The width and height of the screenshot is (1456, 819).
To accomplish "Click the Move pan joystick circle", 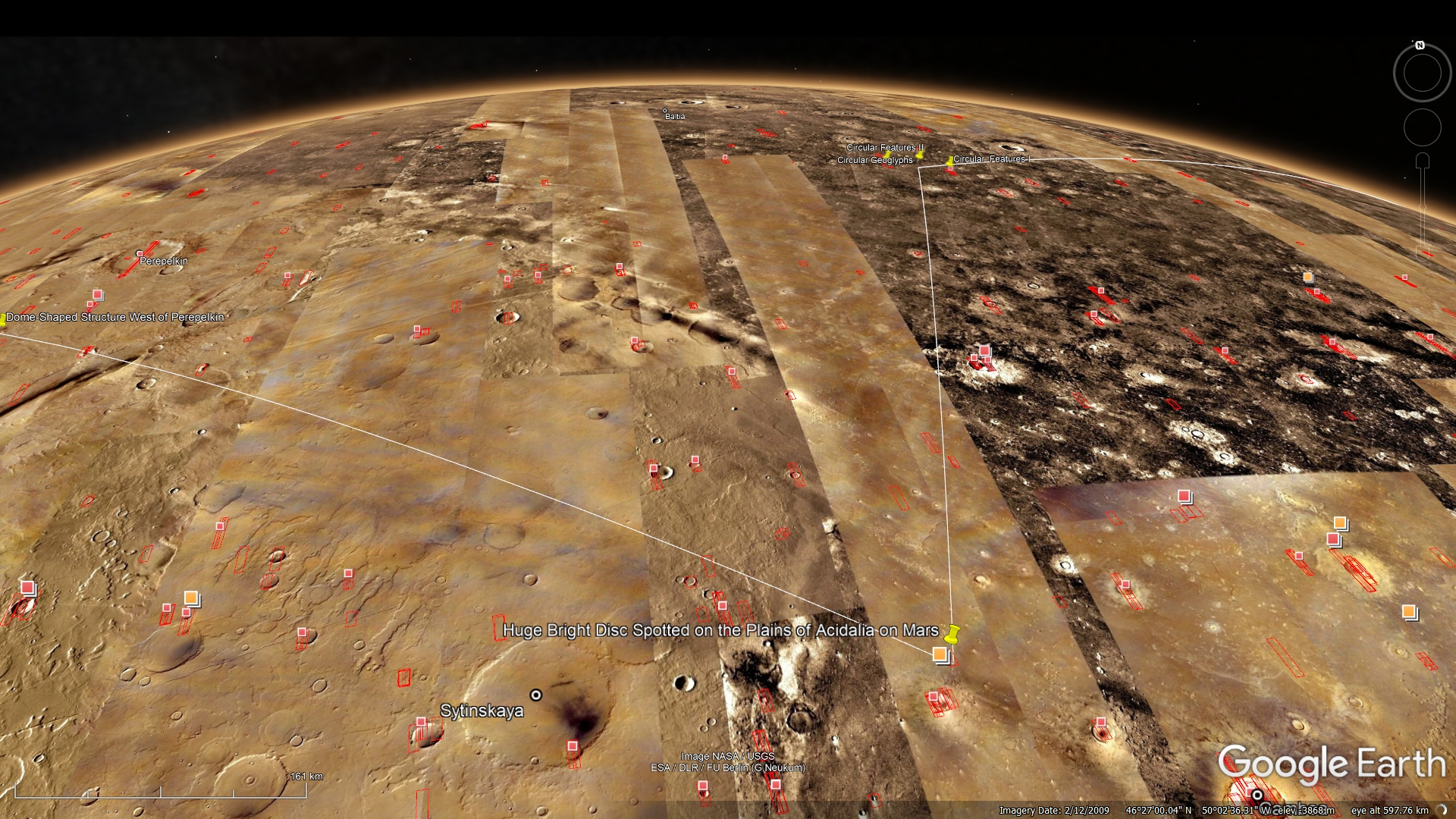I will (1422, 127).
